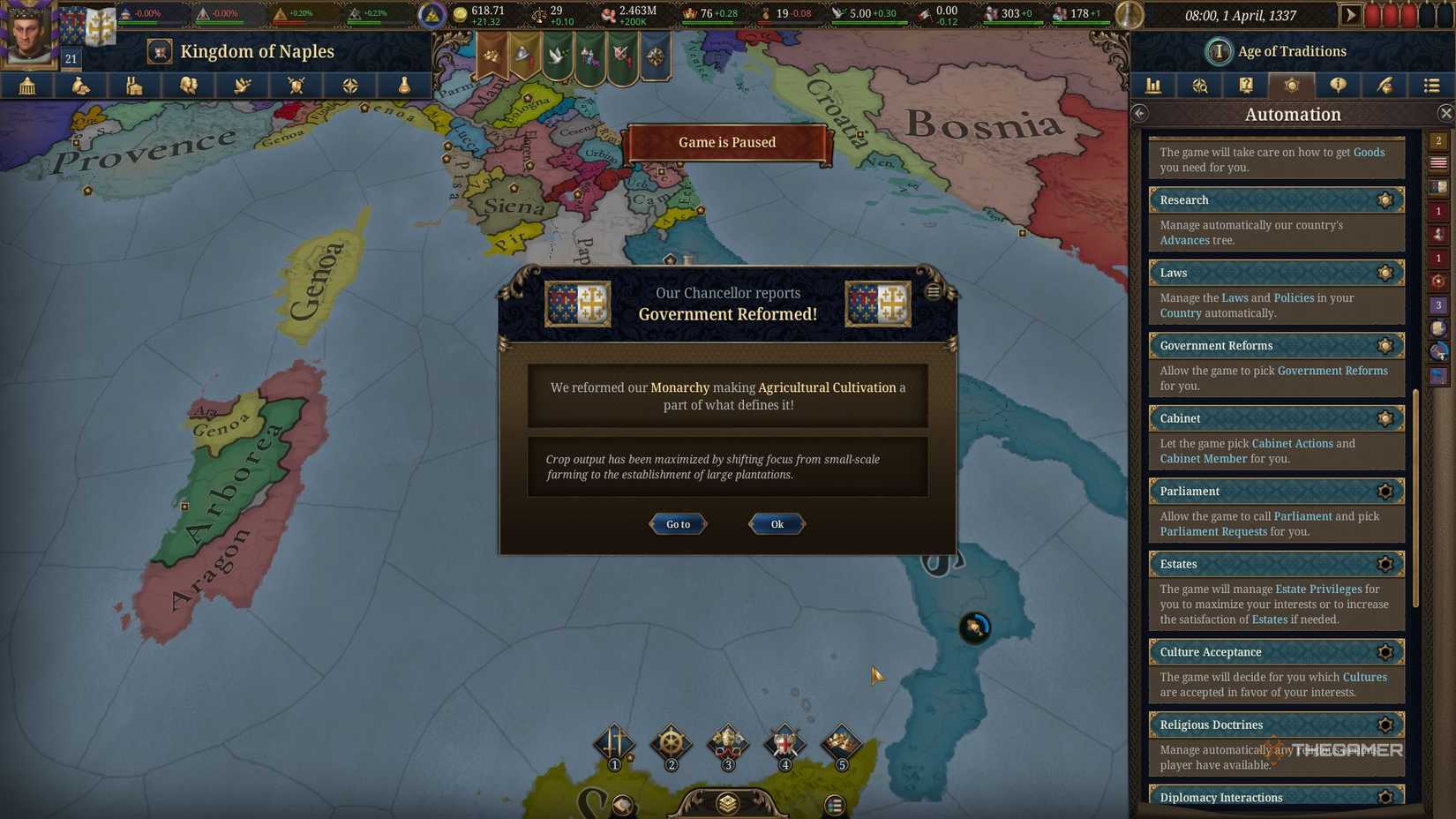Confirm the chancellor report with Ok

coord(776,523)
